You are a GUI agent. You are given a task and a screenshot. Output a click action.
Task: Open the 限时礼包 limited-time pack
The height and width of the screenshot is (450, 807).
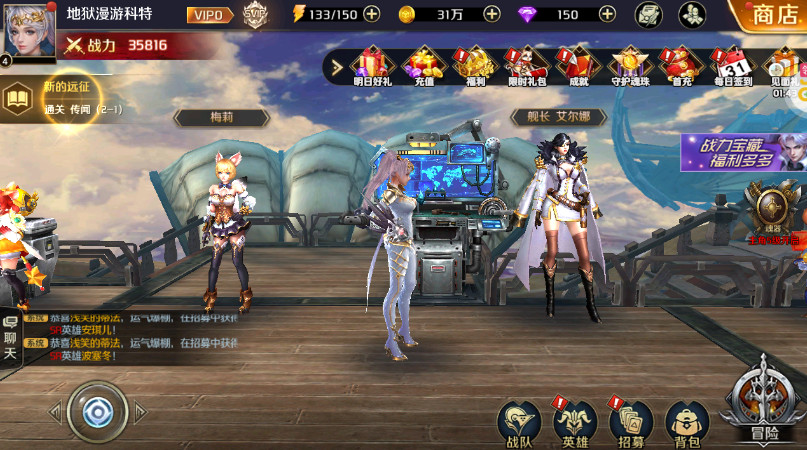(527, 66)
